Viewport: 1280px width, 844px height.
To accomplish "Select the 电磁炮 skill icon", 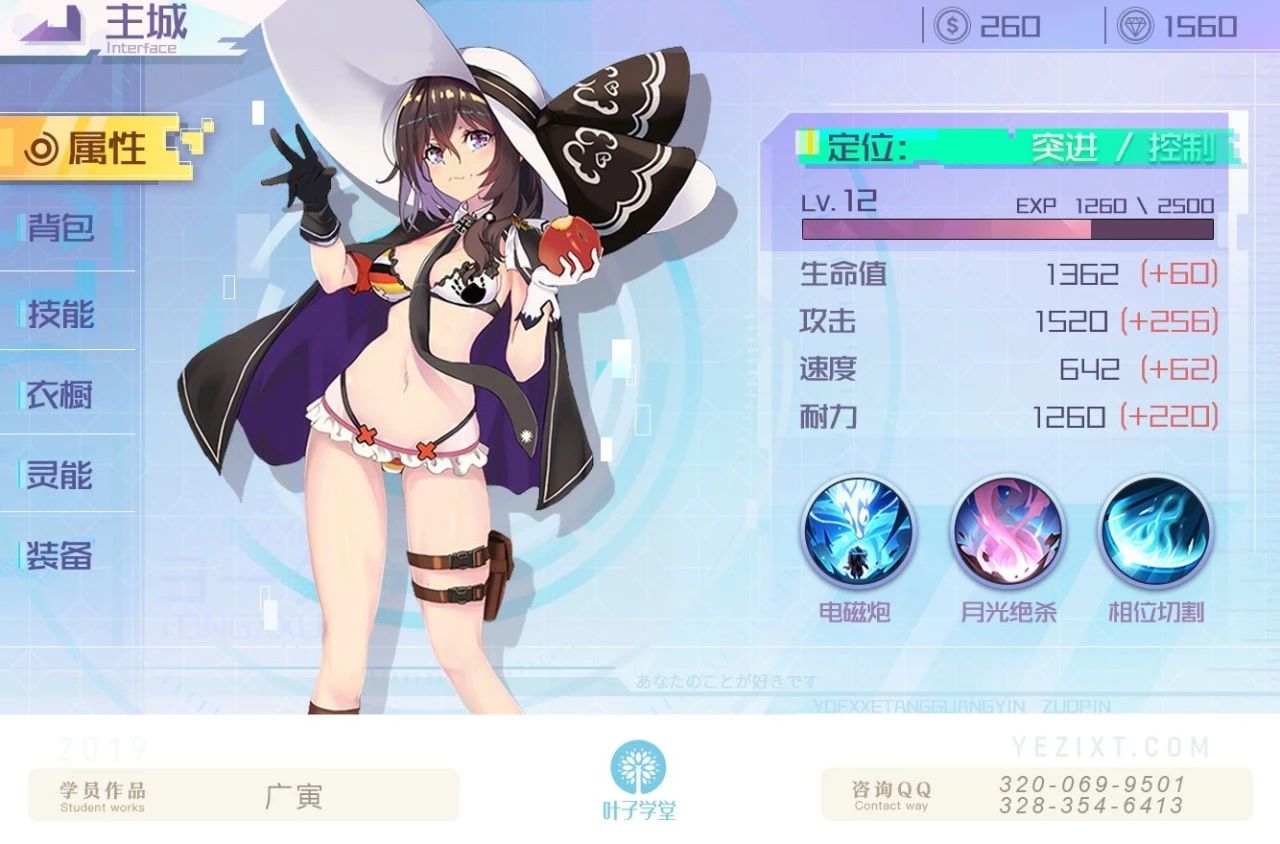I will 855,532.
